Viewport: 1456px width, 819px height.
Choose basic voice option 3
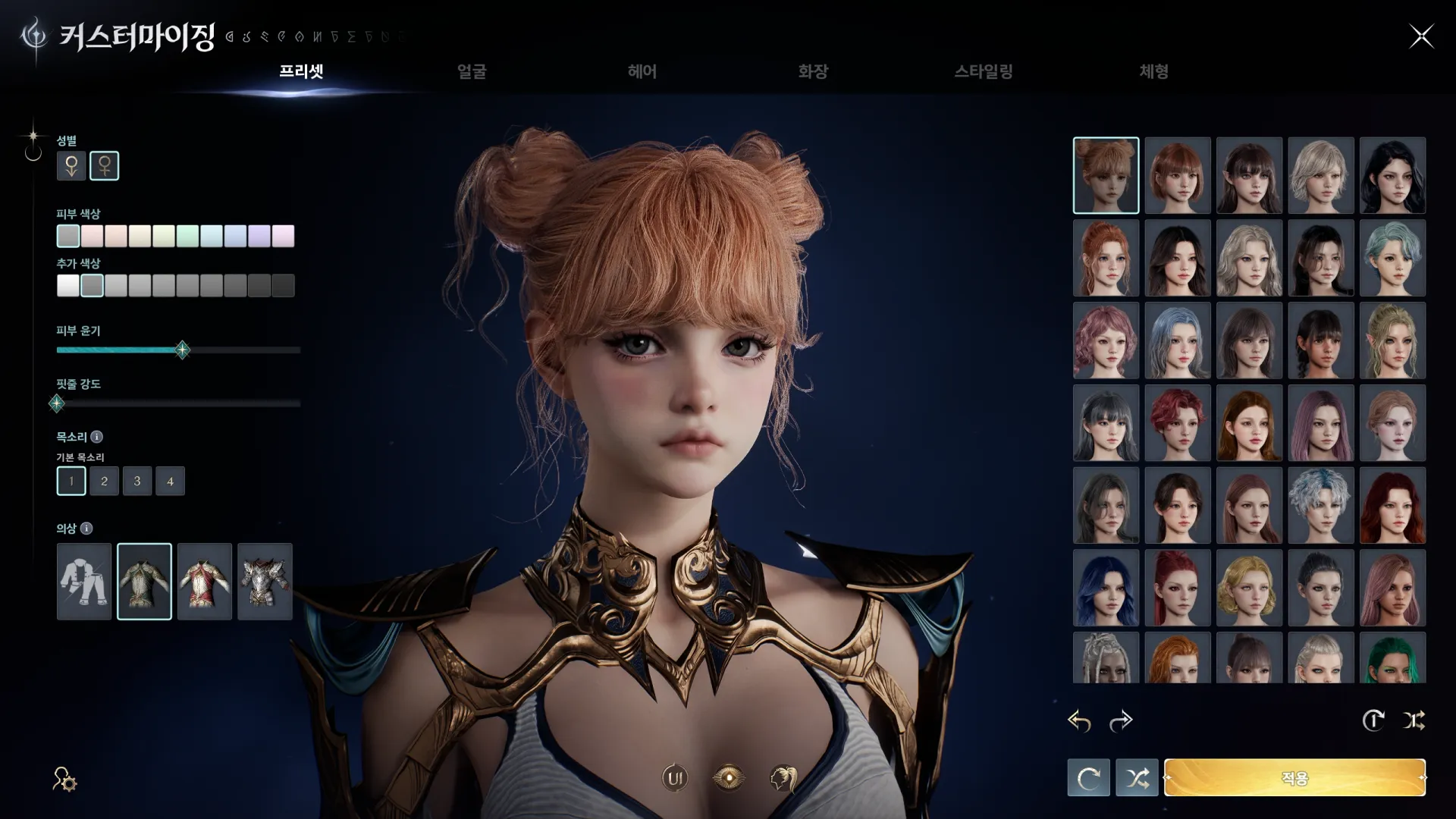137,481
